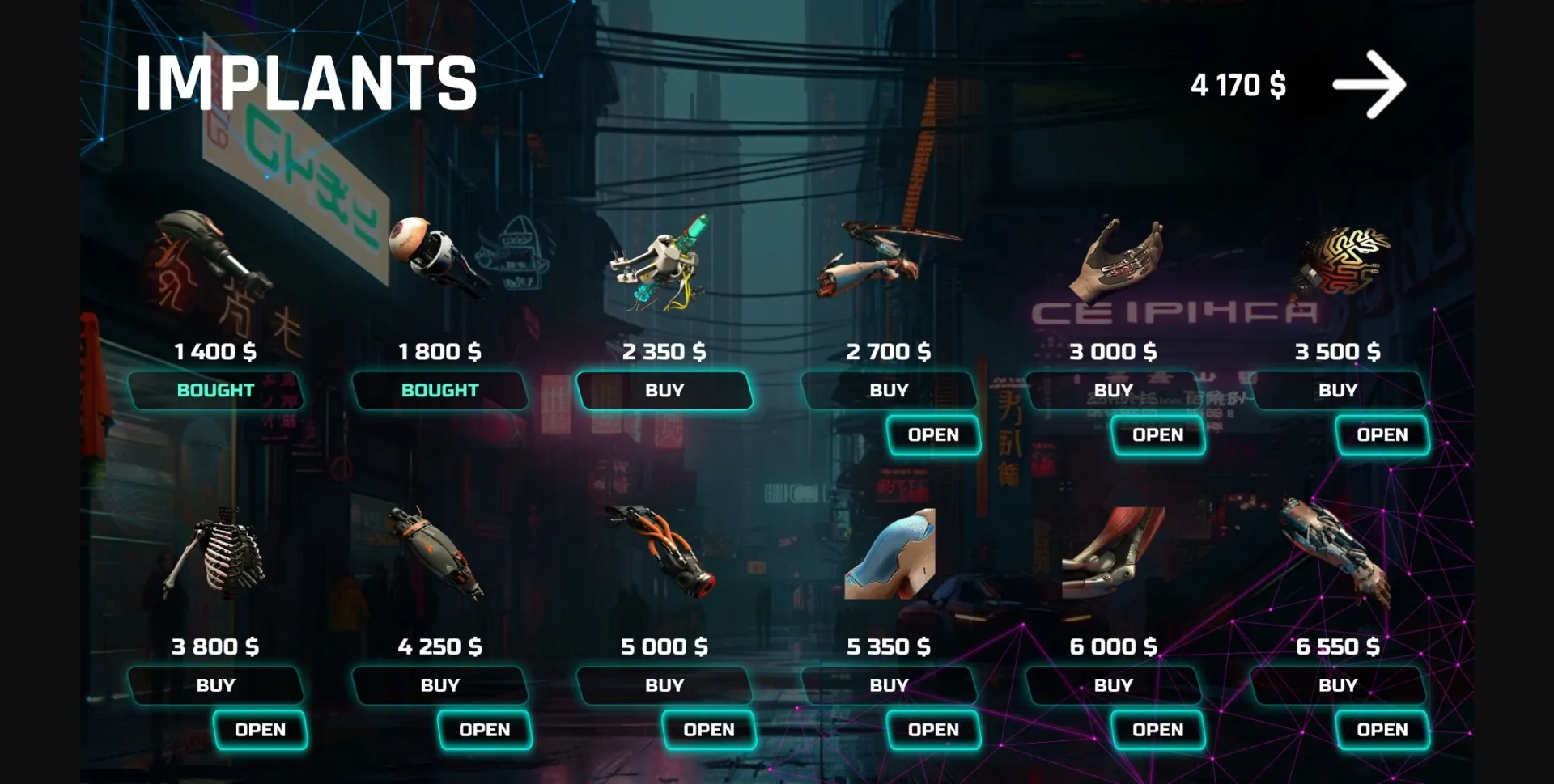This screenshot has height=784, width=1554.
Task: Purchase the 5 350 $ skin implant
Action: click(x=888, y=685)
